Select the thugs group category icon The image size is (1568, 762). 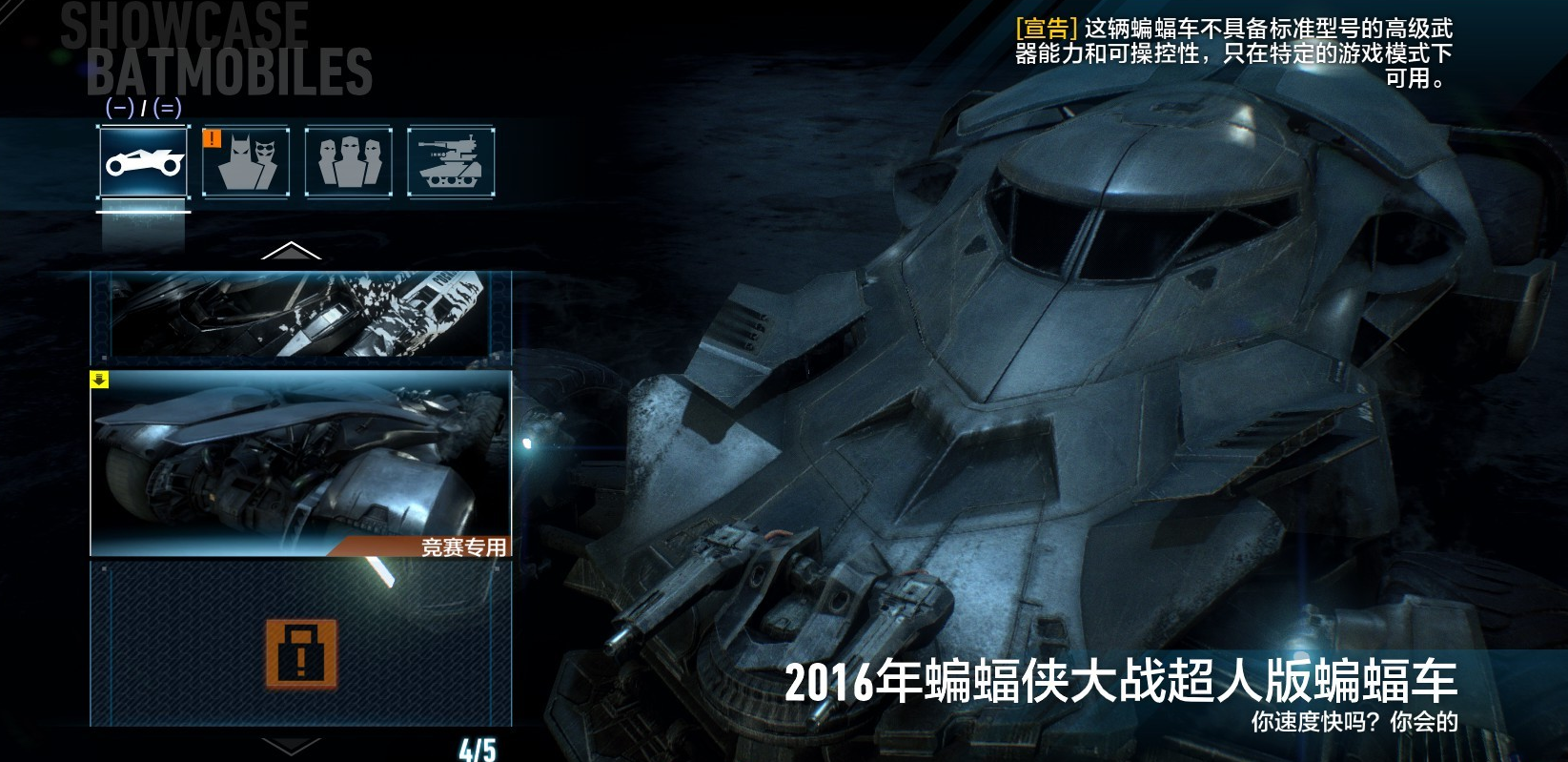(349, 162)
